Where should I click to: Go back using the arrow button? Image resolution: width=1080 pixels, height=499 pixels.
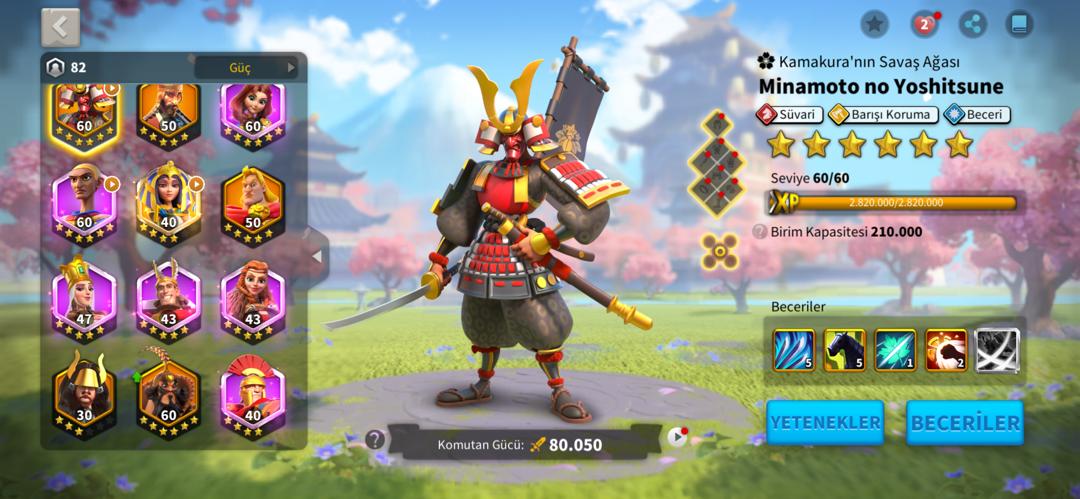(60, 27)
